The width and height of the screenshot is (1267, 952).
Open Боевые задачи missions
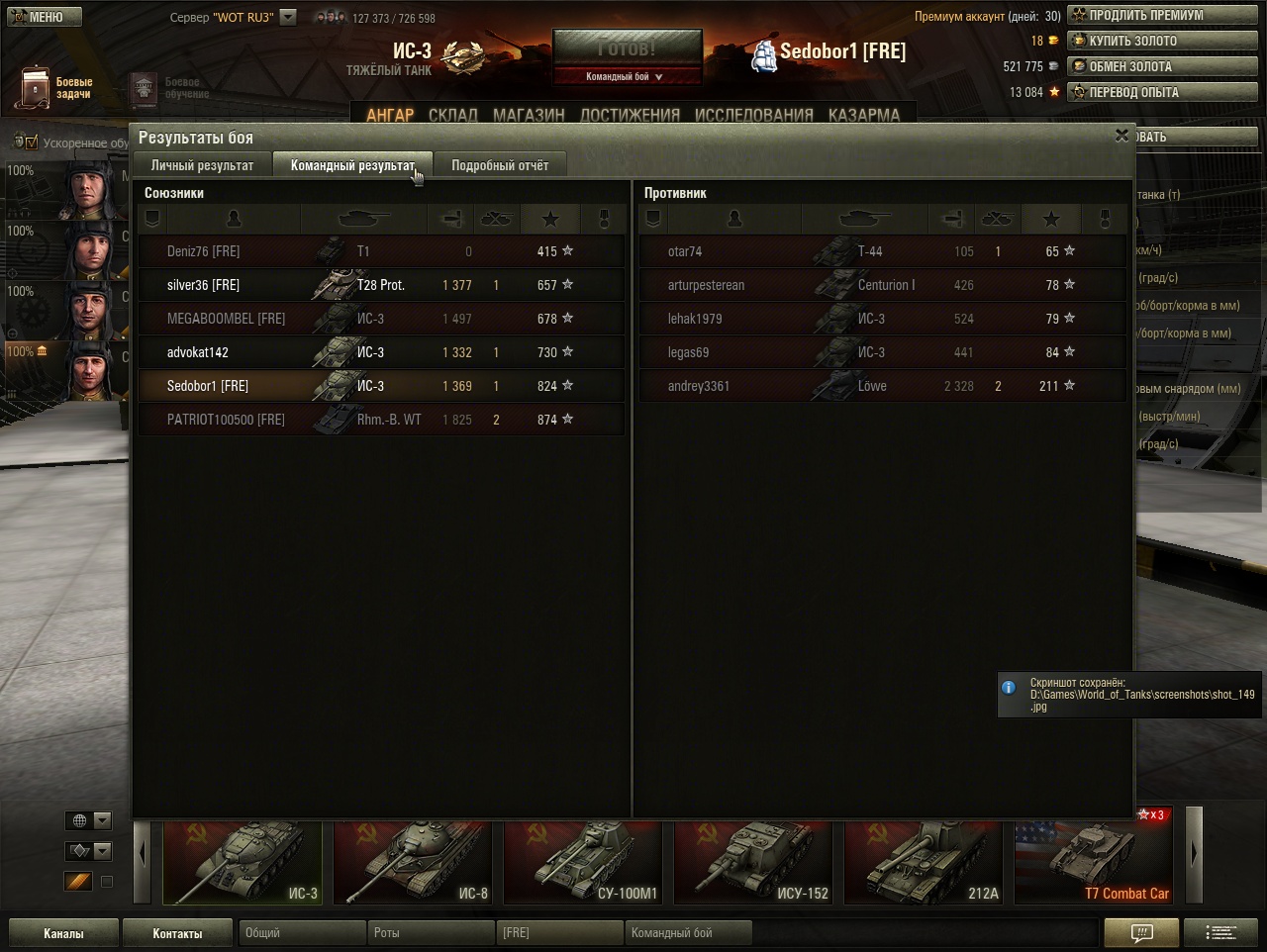[x=54, y=88]
